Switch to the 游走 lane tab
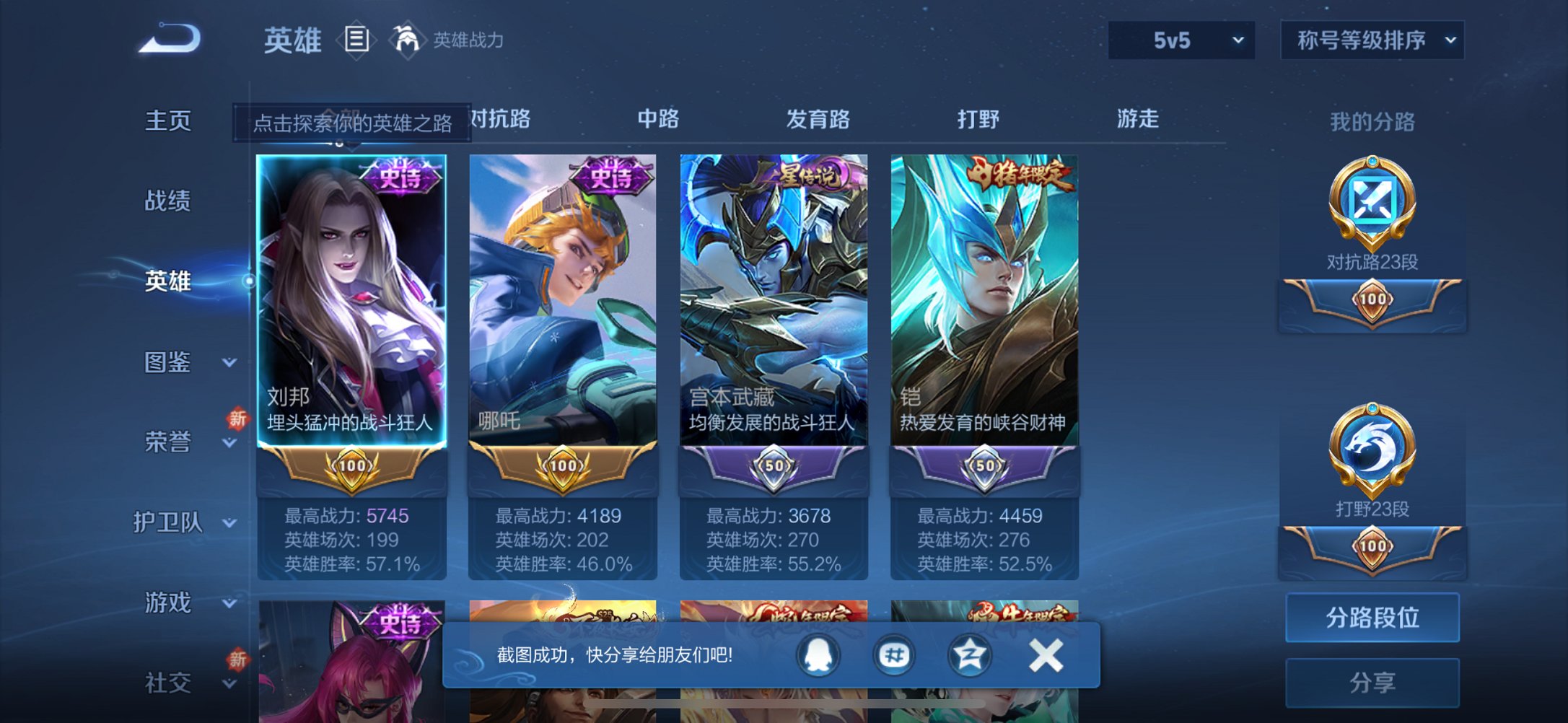This screenshot has height=723, width=1568. 1138,119
